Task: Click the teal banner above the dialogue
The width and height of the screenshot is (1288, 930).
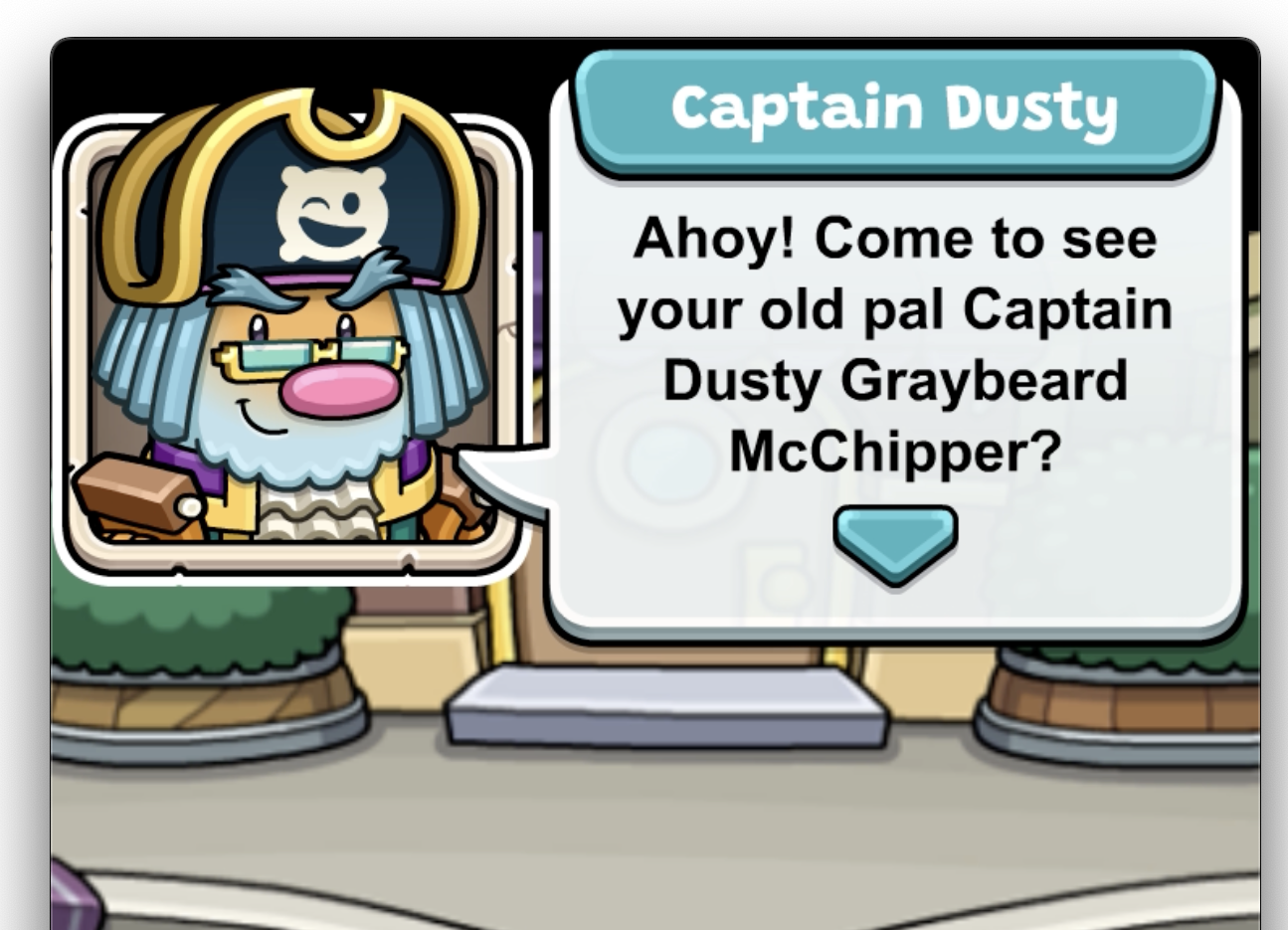Action: click(x=895, y=111)
